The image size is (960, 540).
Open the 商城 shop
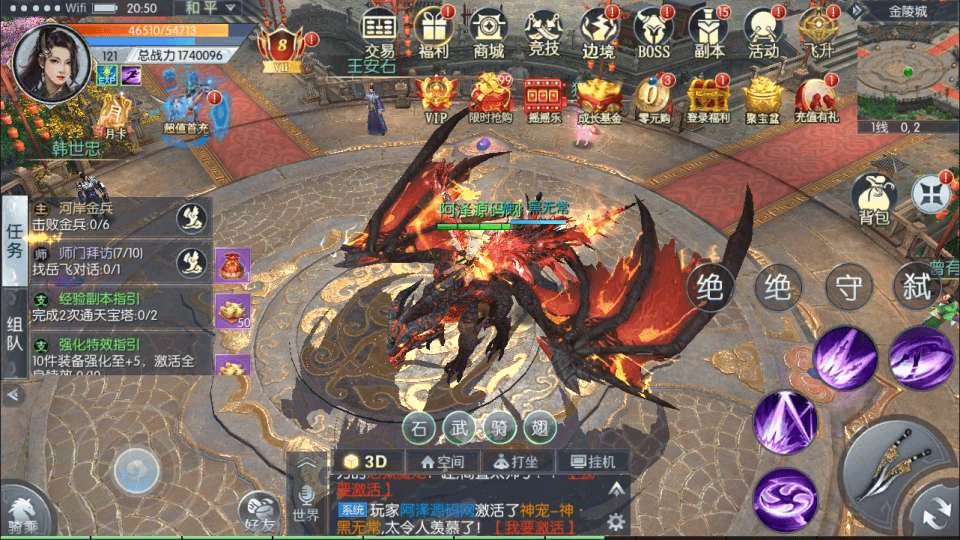coord(488,31)
